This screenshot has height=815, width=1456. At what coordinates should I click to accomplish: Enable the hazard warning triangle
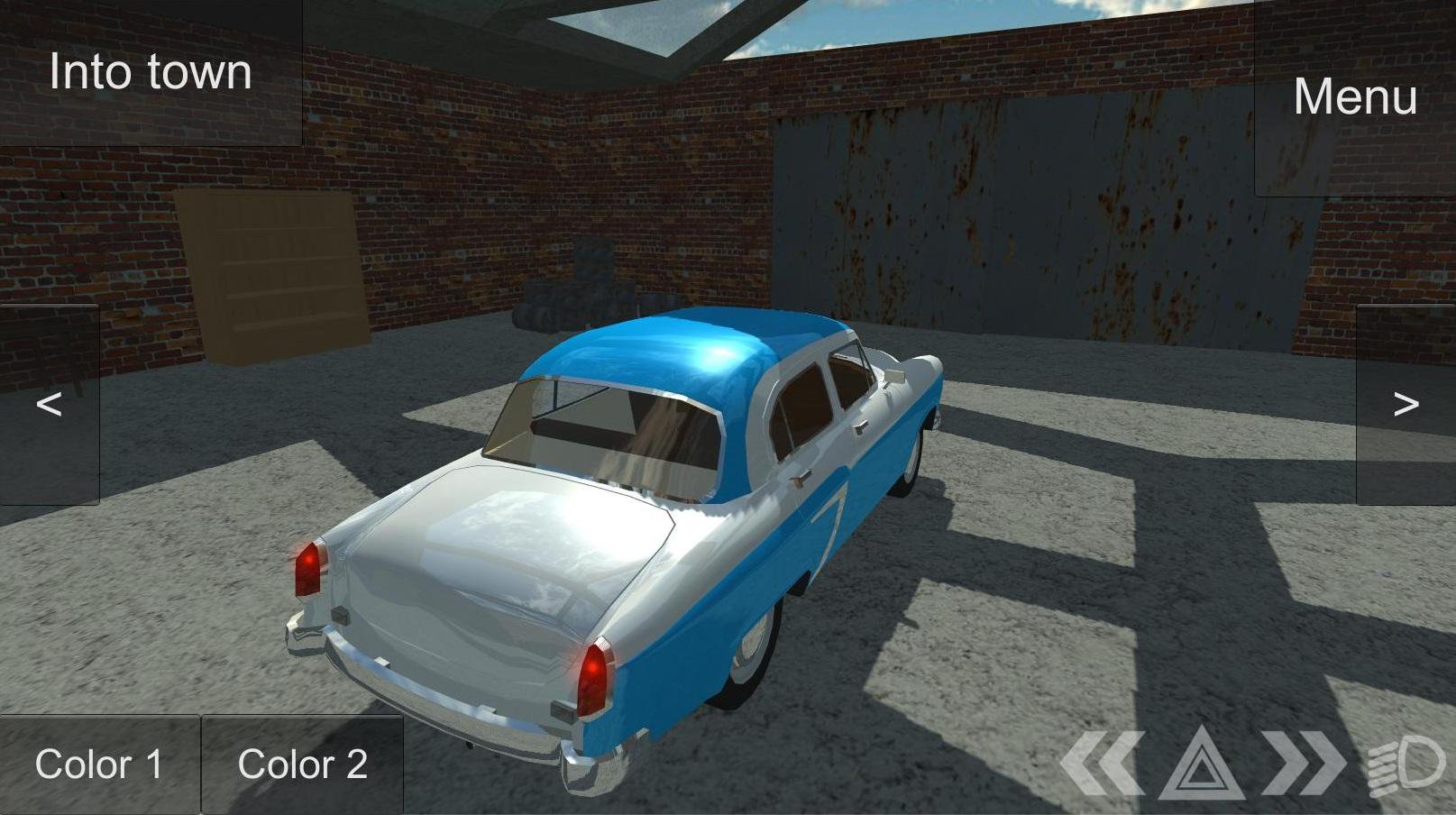tap(1204, 763)
